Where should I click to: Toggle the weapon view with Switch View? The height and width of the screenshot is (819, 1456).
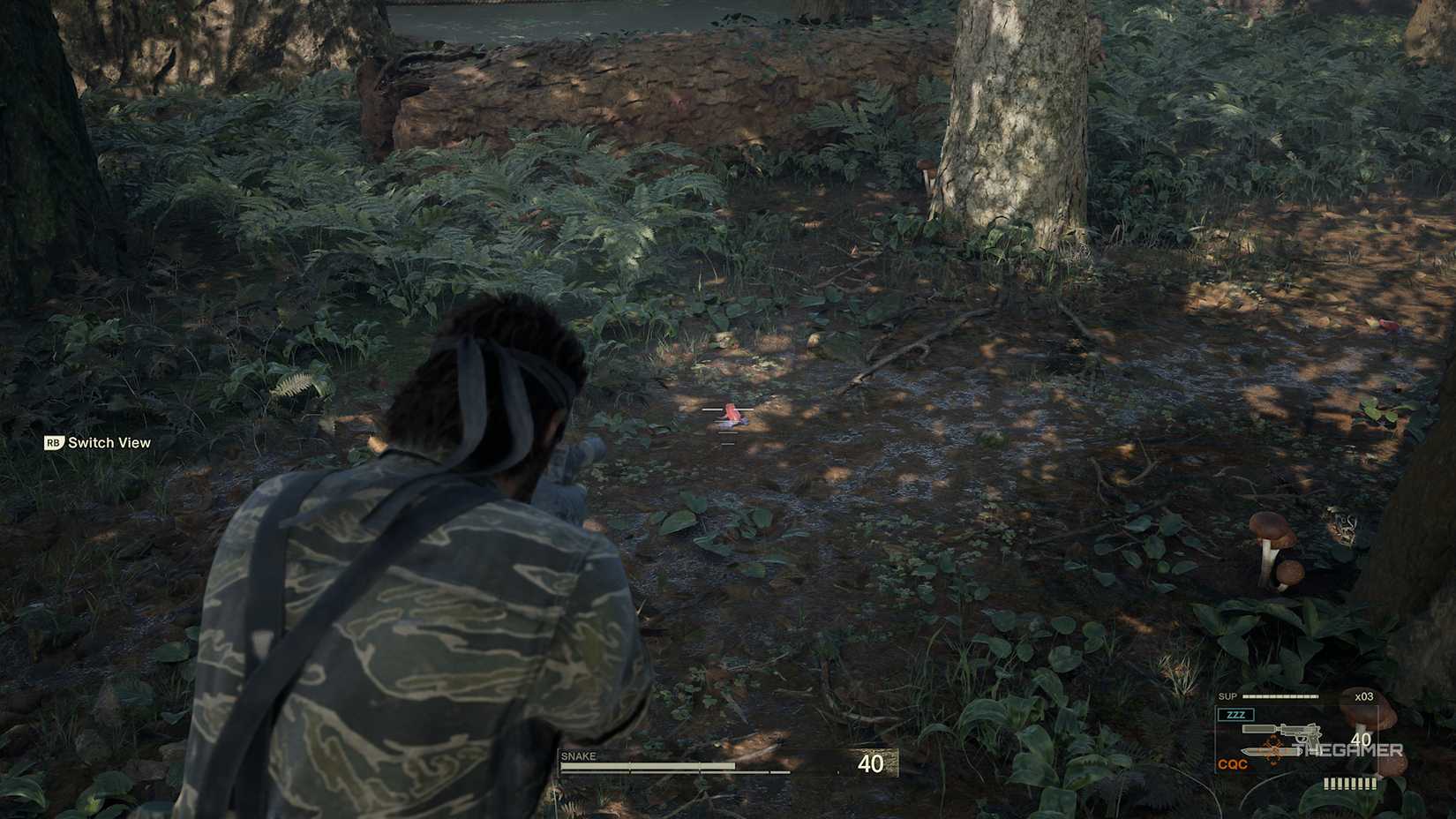pos(108,441)
